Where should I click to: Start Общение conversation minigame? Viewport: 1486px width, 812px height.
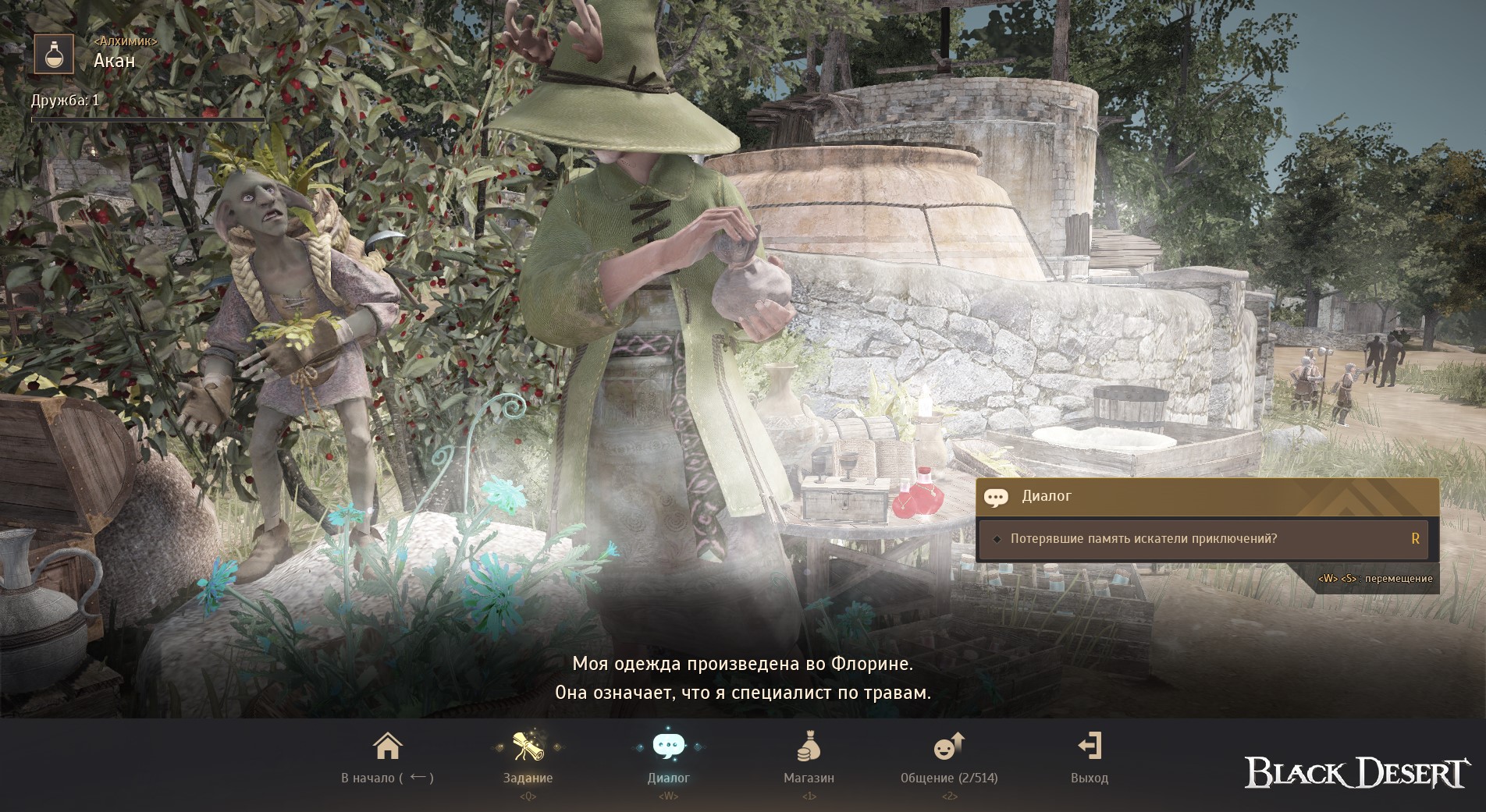pos(948,757)
